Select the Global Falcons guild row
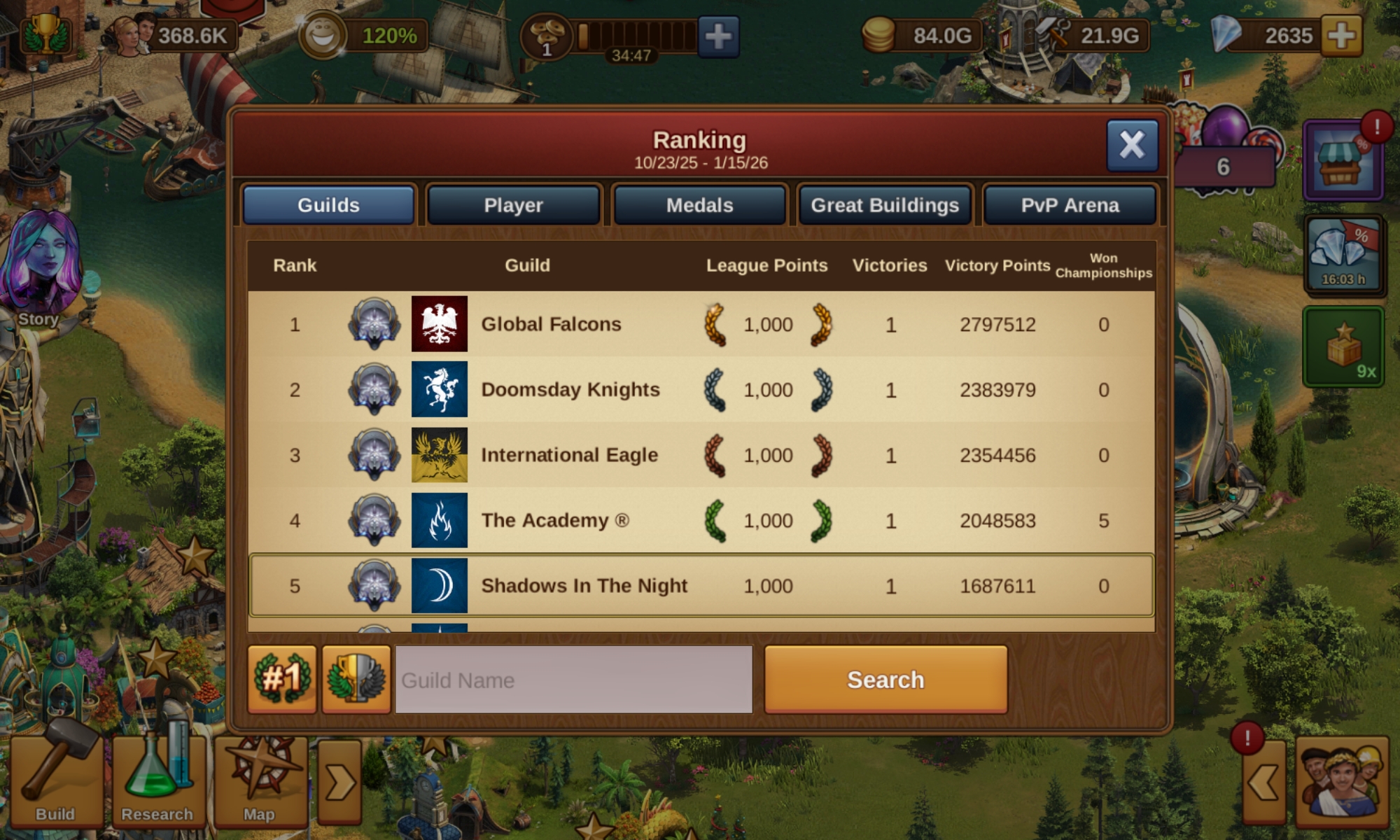Image resolution: width=1400 pixels, height=840 pixels. (550, 324)
